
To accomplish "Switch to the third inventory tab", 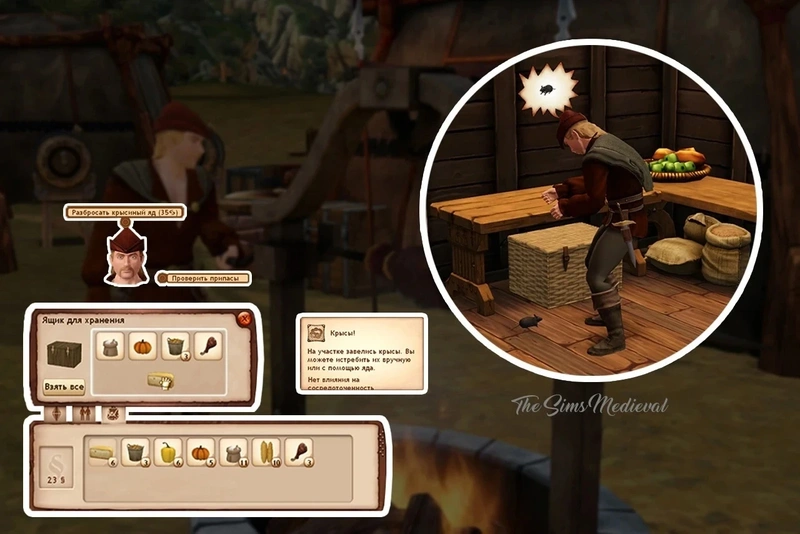I will (x=112, y=412).
